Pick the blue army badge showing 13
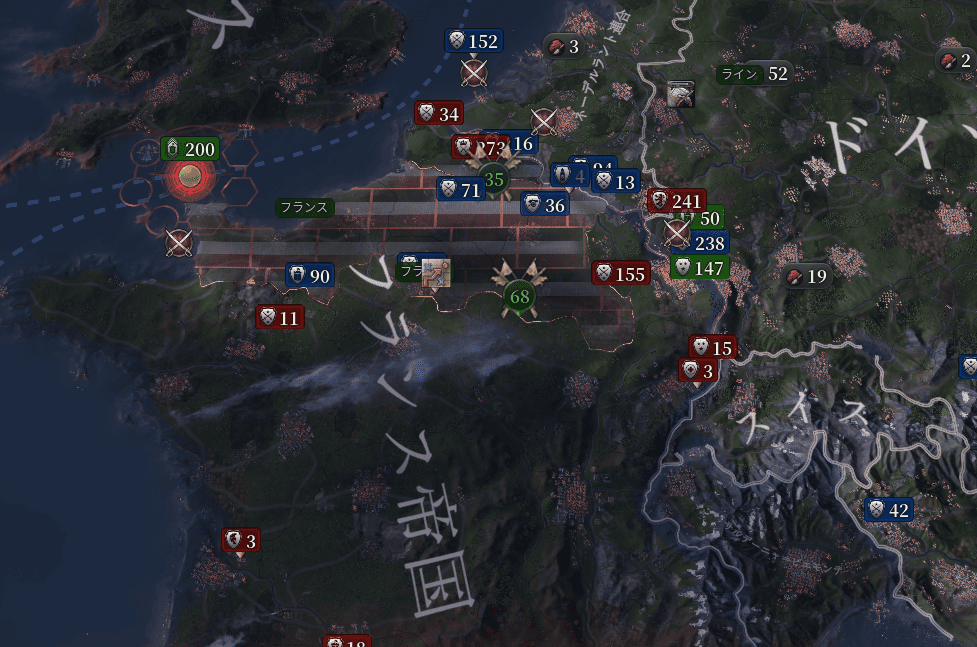The width and height of the screenshot is (977, 647). [x=615, y=182]
